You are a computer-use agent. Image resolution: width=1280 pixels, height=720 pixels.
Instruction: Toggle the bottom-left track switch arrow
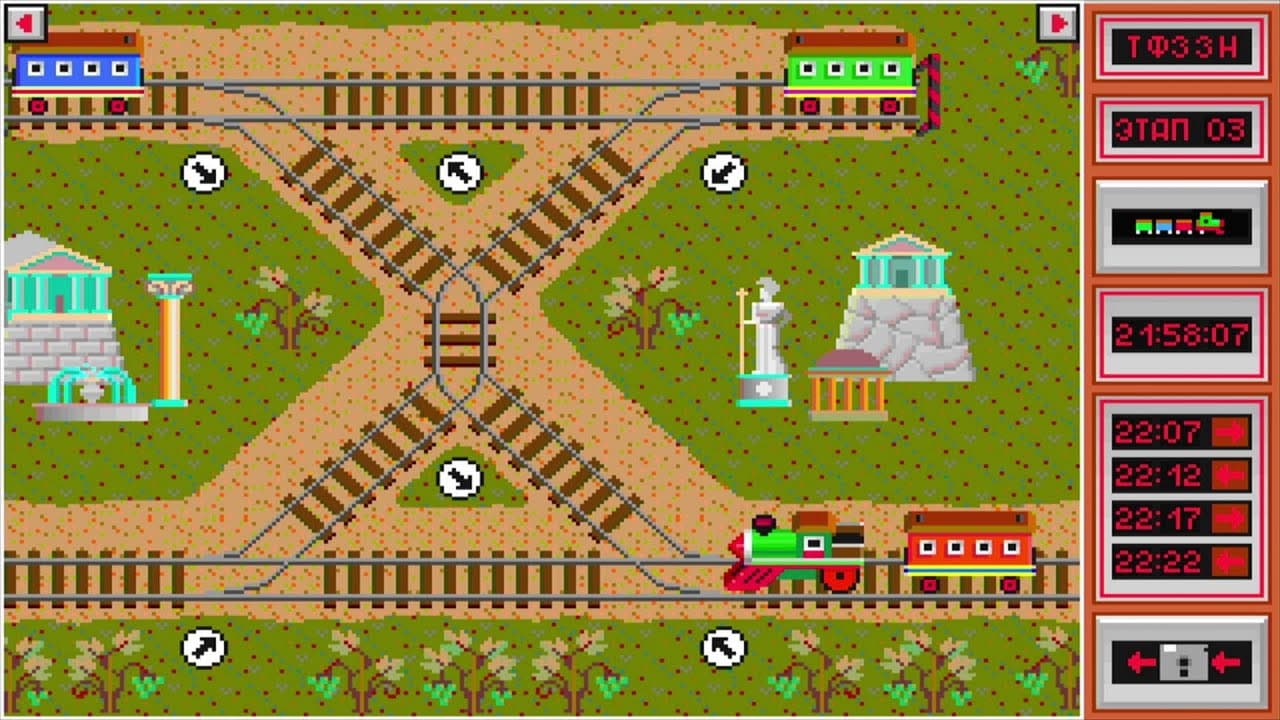(203, 647)
